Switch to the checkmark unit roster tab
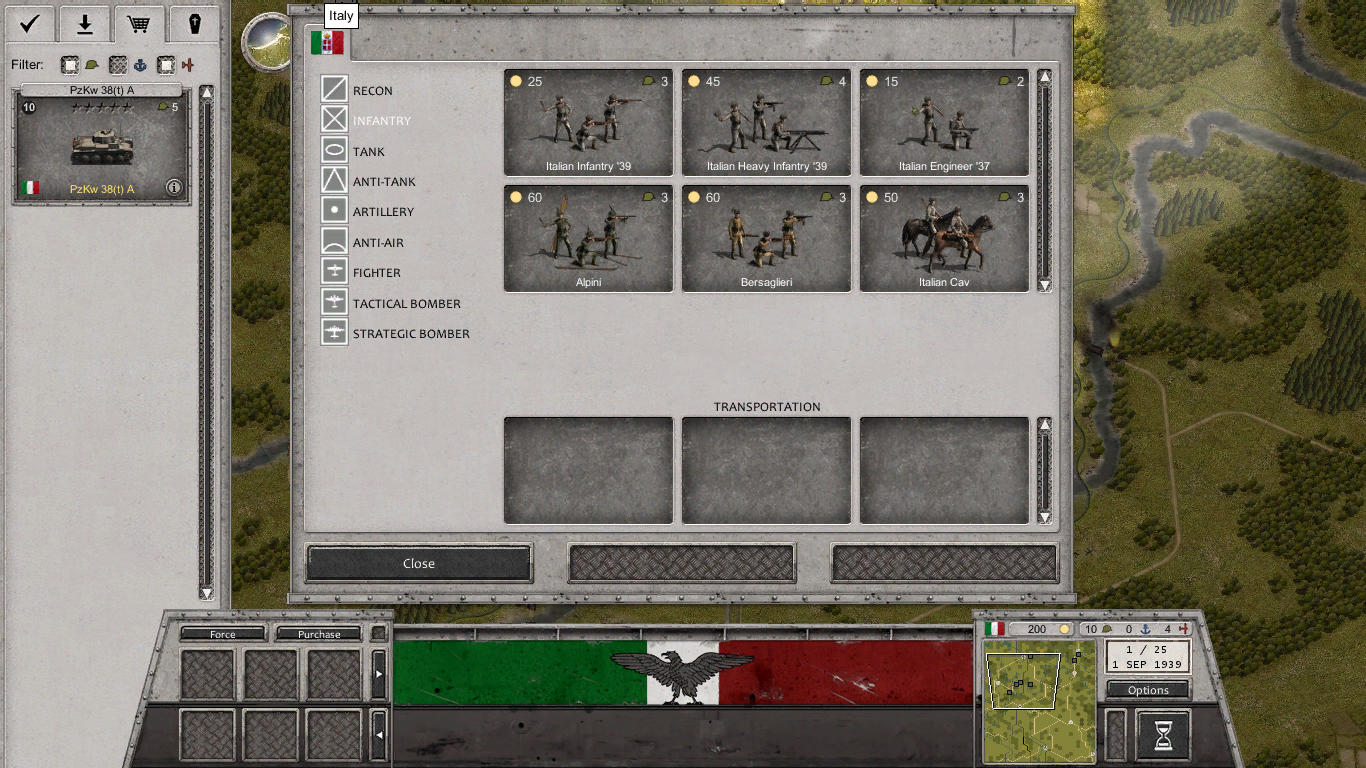This screenshot has width=1366, height=768. point(27,23)
